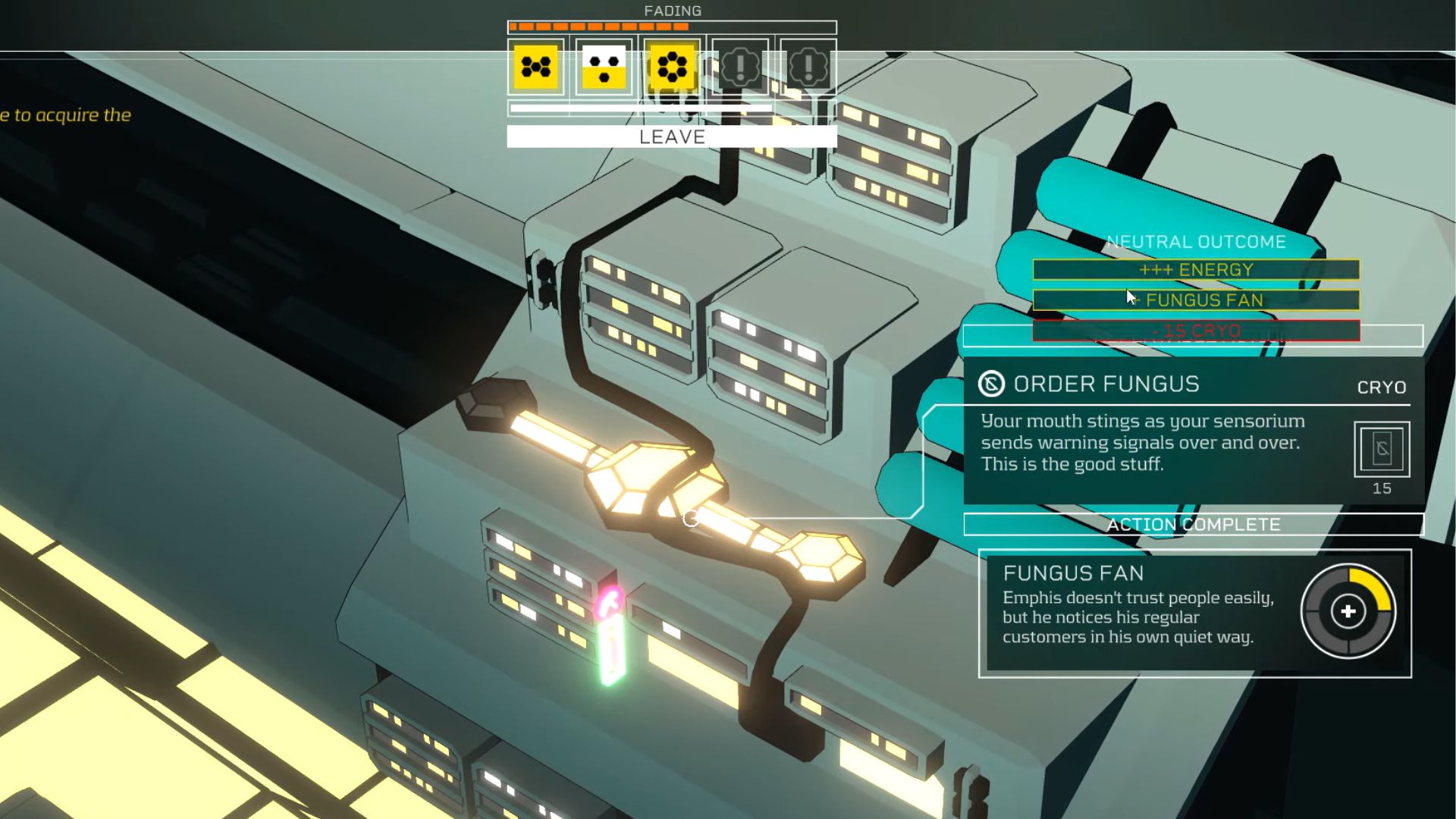The image size is (1456, 819).
Task: Select the first yellow hexagon social card
Action: click(x=535, y=67)
